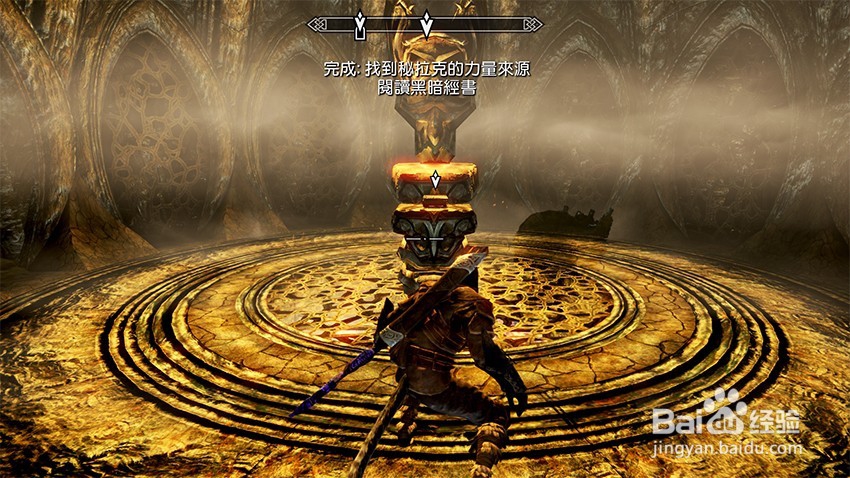
Task: Click the floating quest marker above the book
Action: tap(436, 181)
